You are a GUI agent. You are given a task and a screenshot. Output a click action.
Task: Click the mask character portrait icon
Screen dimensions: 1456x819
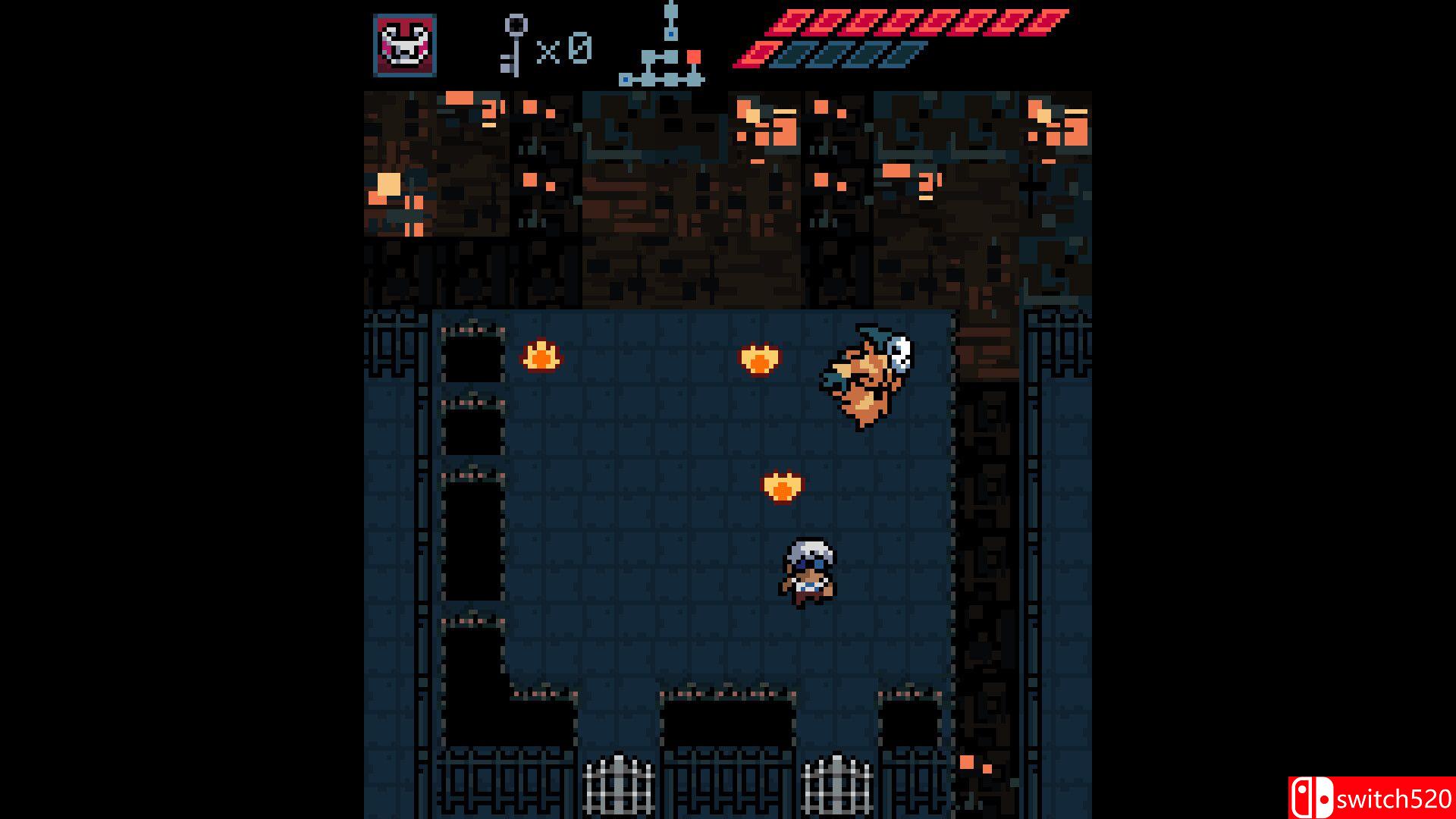pyautogui.click(x=406, y=45)
